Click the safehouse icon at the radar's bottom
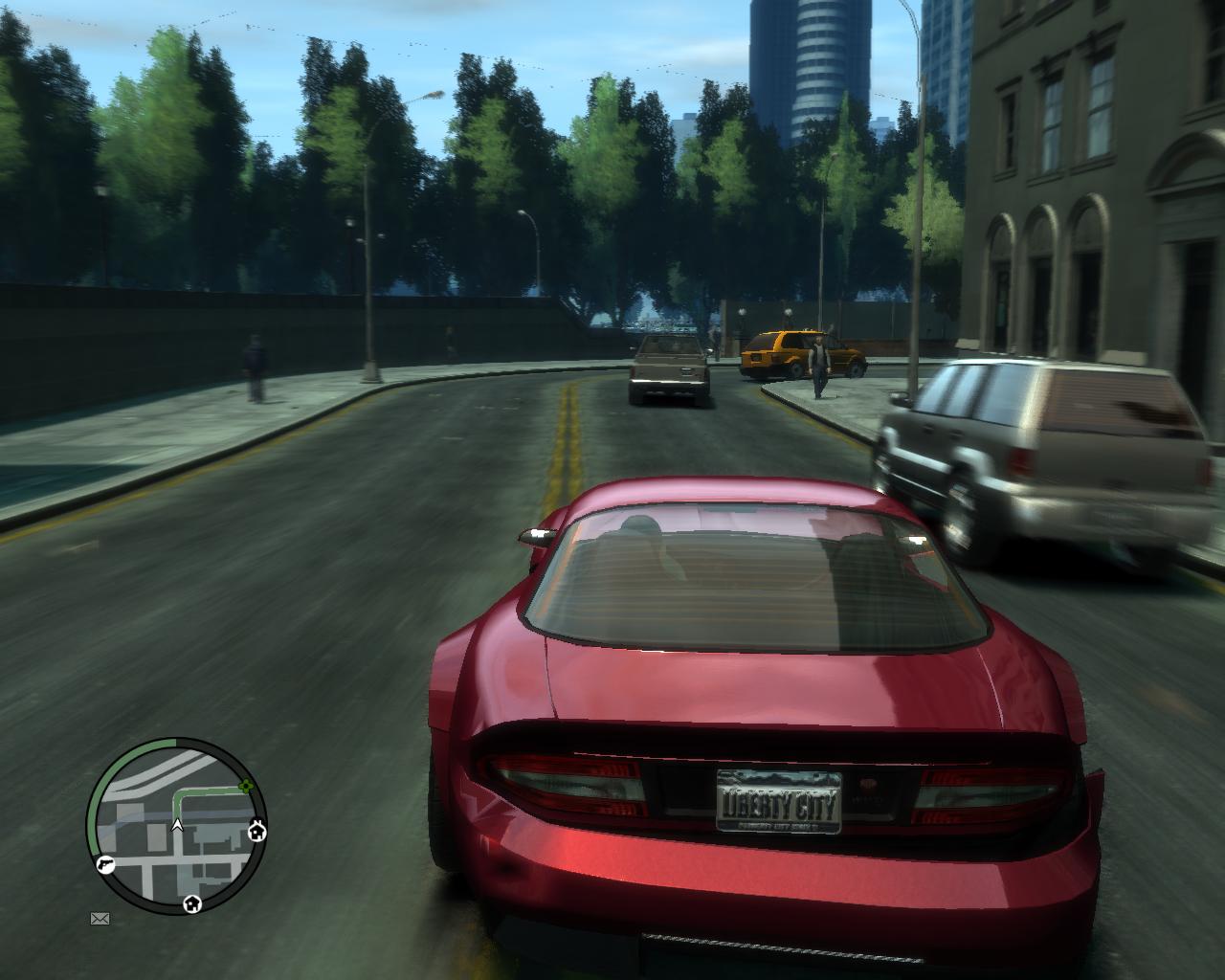Image resolution: width=1225 pixels, height=980 pixels. [192, 903]
